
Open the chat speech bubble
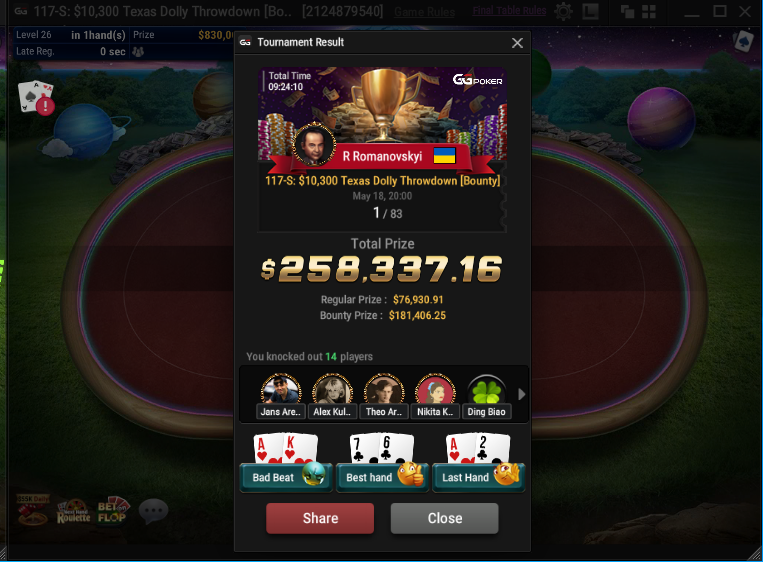coord(153,512)
